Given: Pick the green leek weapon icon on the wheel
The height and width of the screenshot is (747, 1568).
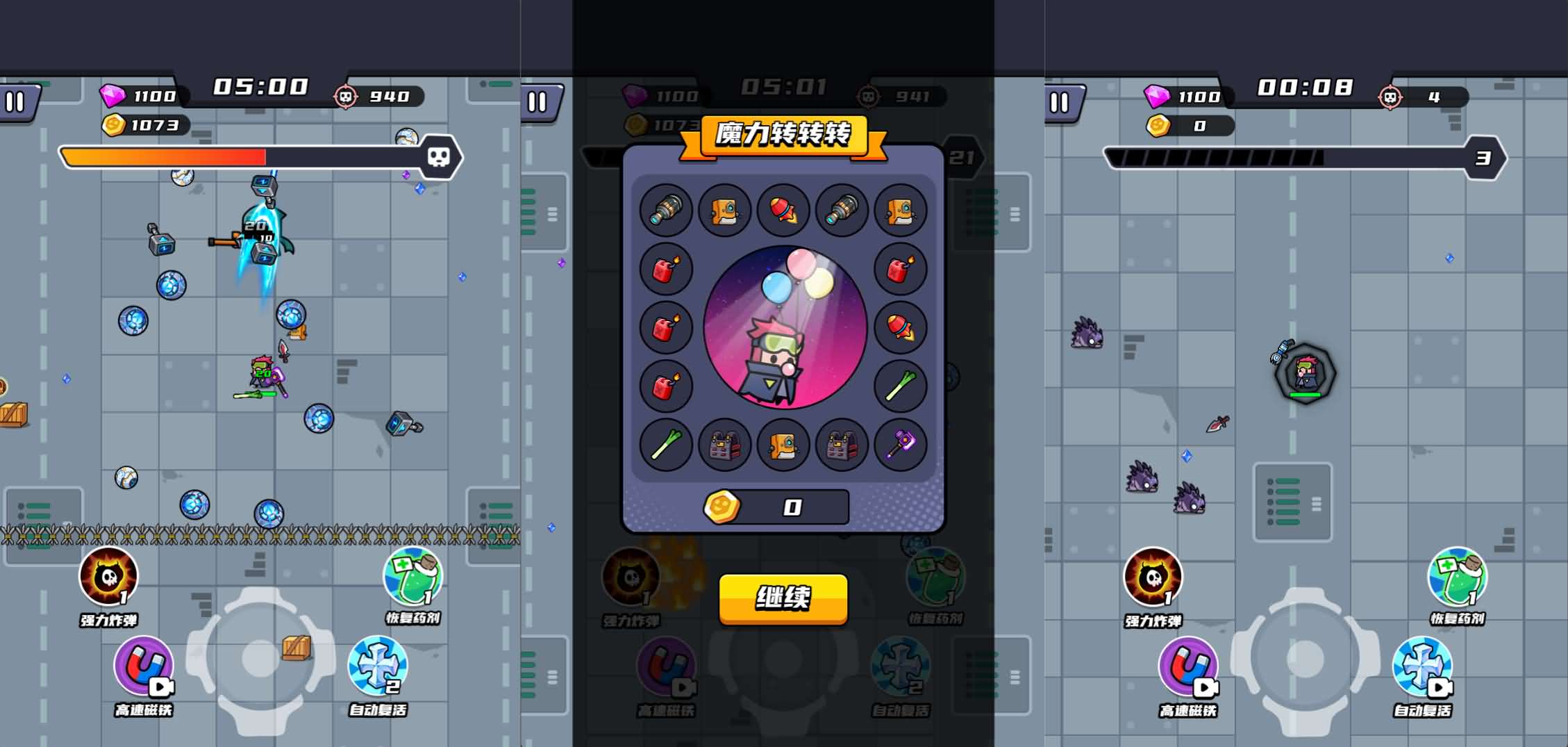Looking at the screenshot, I should (x=665, y=446).
